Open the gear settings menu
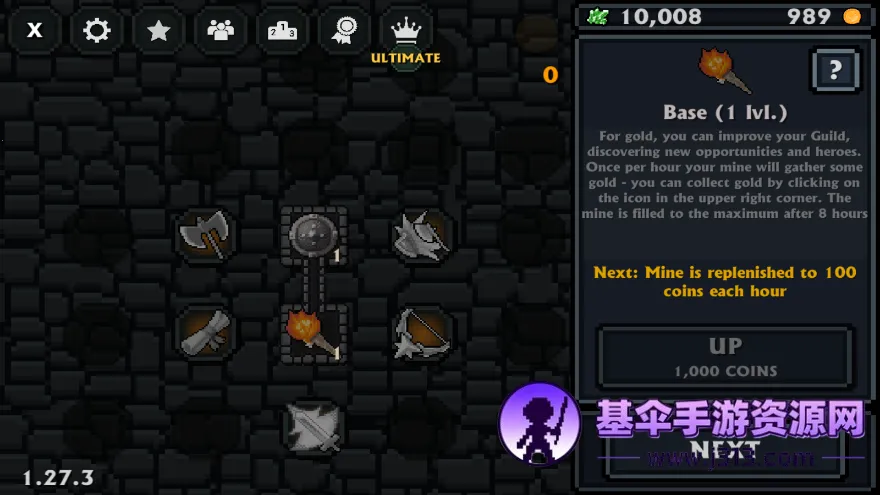The width and height of the screenshot is (880, 495). tap(97, 30)
